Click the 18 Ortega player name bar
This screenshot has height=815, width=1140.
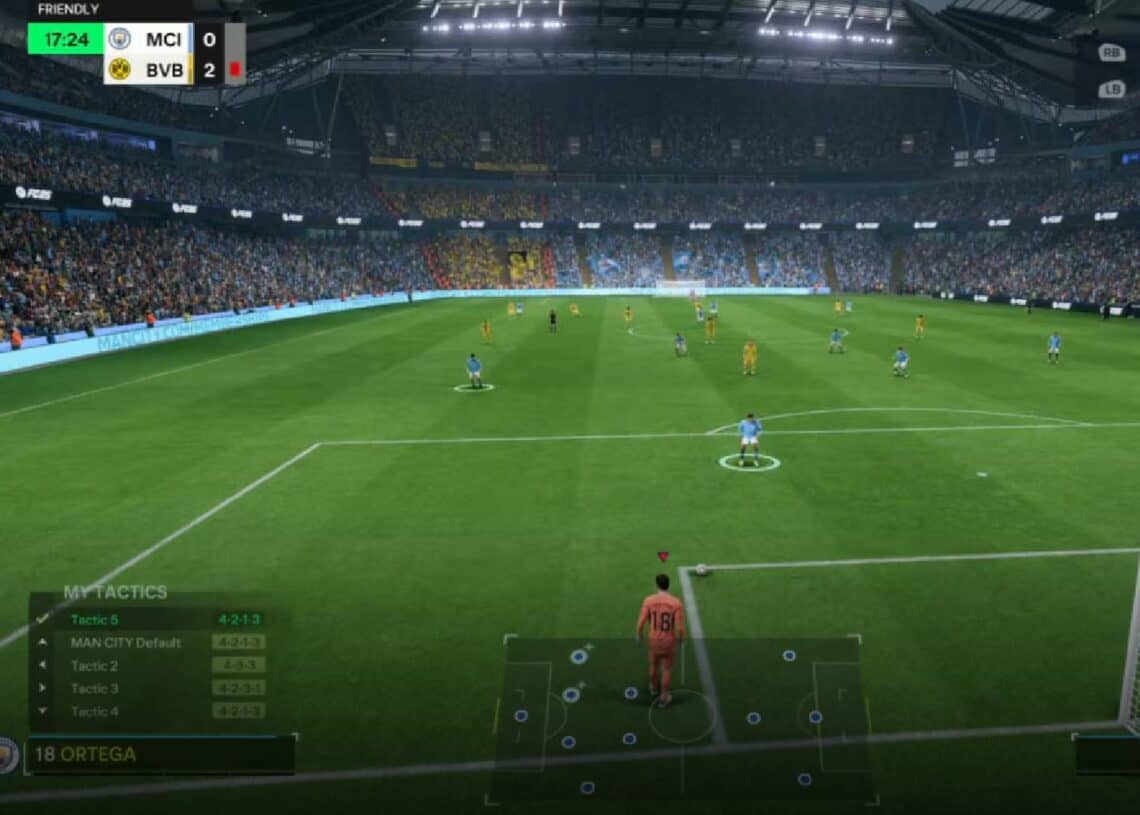[x=160, y=755]
